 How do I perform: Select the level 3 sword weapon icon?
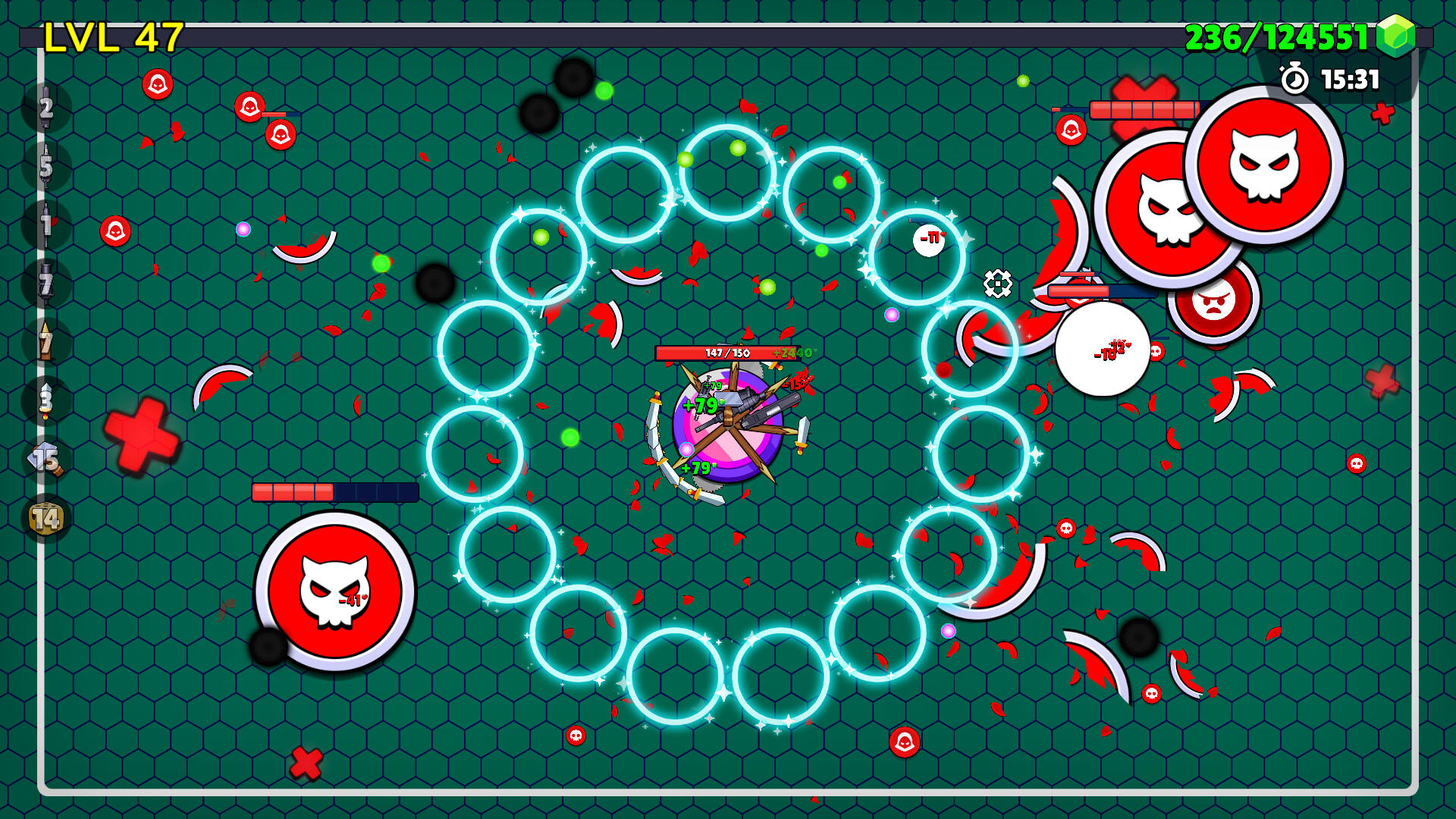(45, 400)
